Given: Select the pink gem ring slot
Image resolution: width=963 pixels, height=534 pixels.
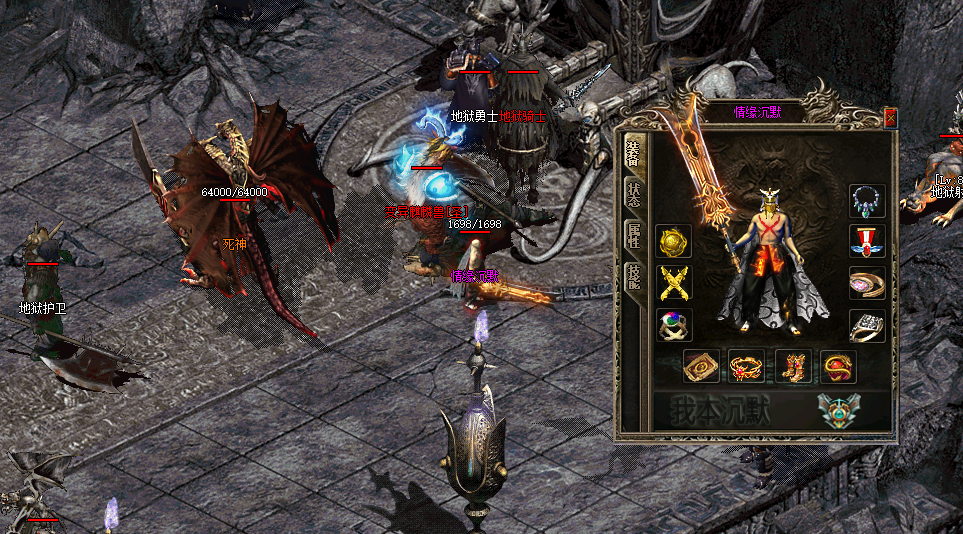Looking at the screenshot, I should [867, 284].
